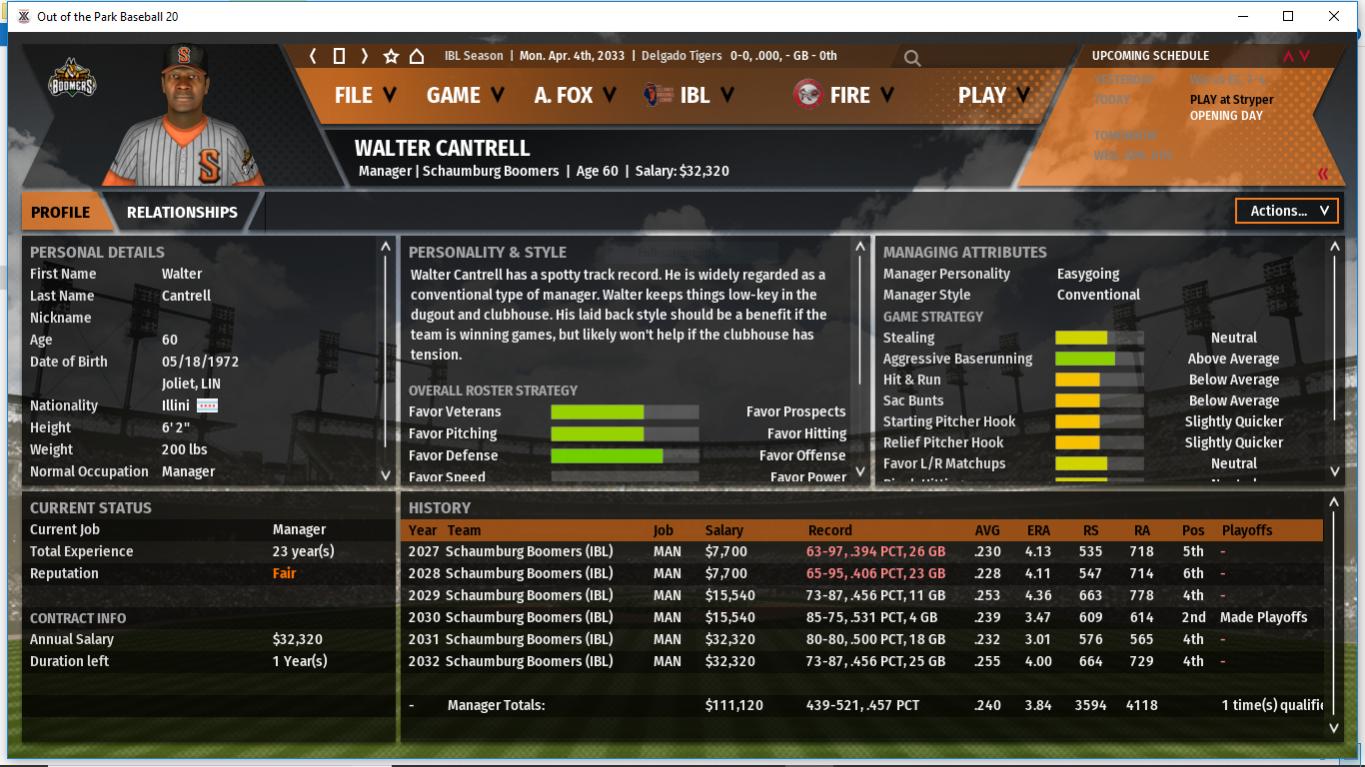Bookmark this page with the star icon
Image resolution: width=1365 pixels, height=767 pixels.
(391, 57)
